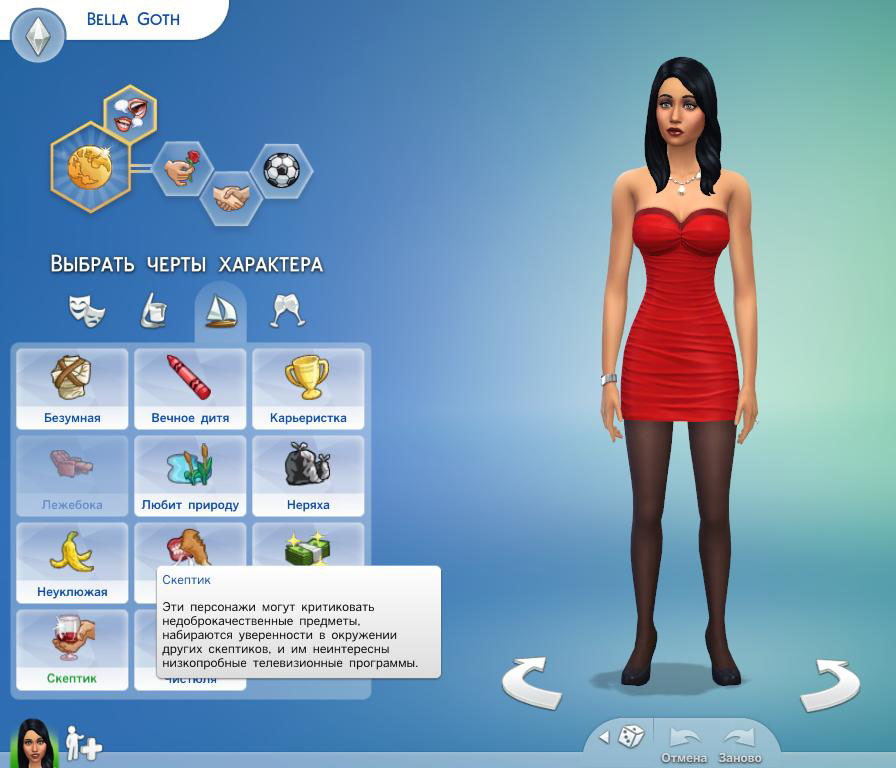Pick the Карьеристка trait tile
The image size is (896, 768).
[307, 388]
